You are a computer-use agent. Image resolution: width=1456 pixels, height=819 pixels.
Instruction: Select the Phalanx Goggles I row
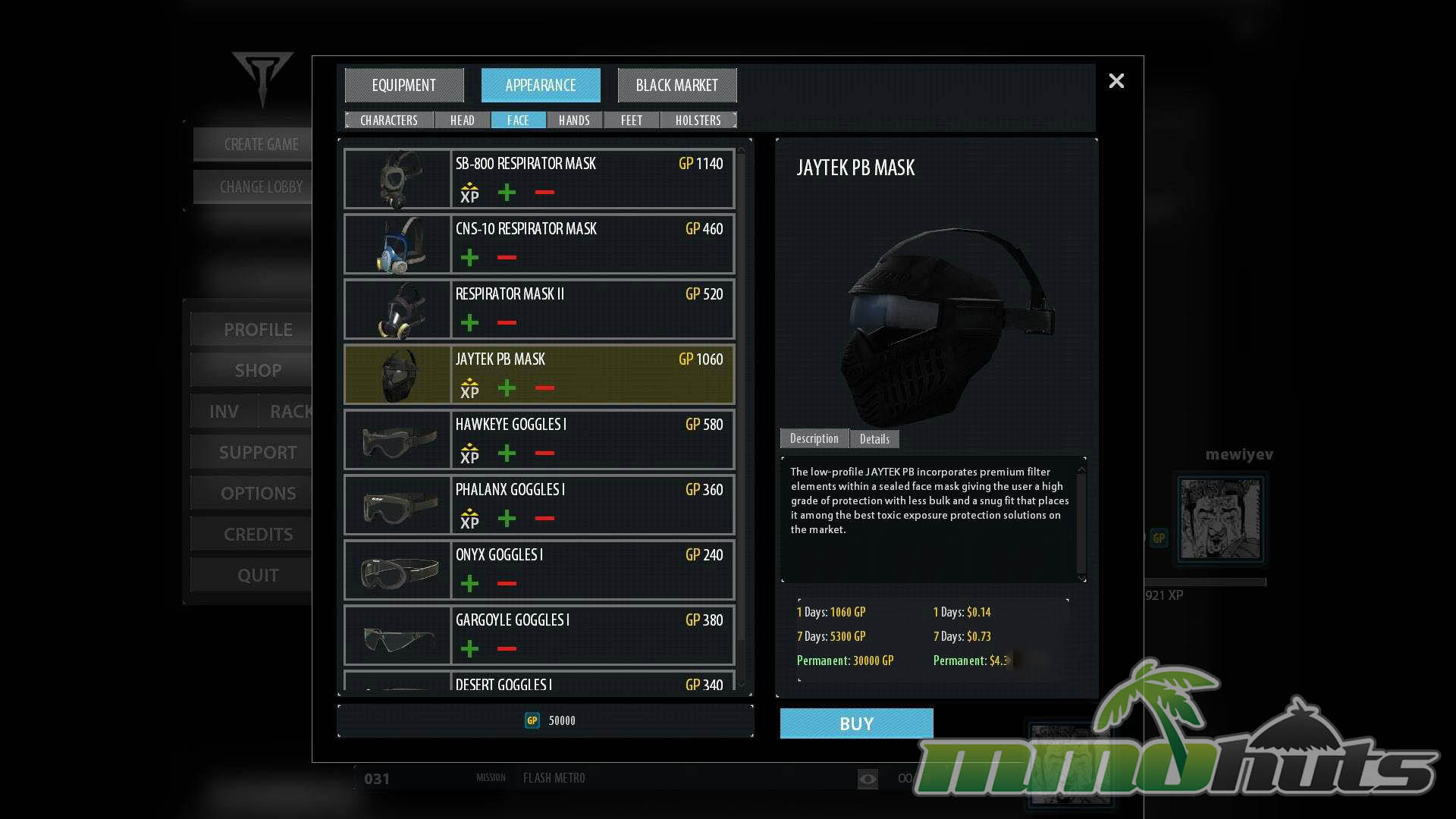click(x=539, y=504)
